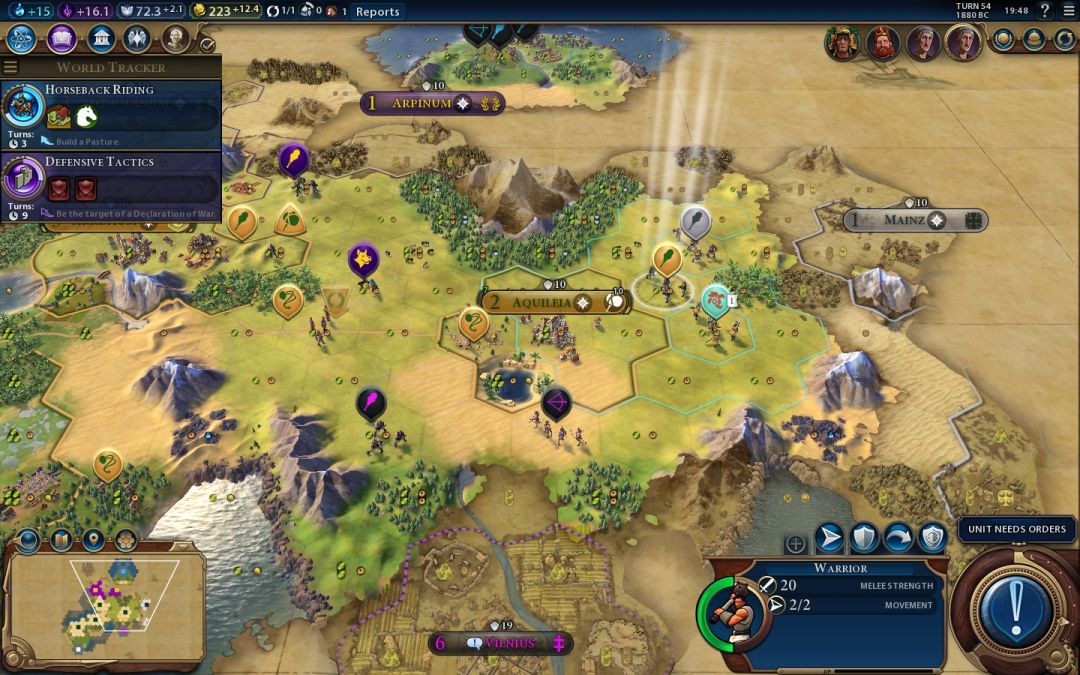Select the leader portrait with green headdress
The image size is (1080, 675).
pos(842,43)
